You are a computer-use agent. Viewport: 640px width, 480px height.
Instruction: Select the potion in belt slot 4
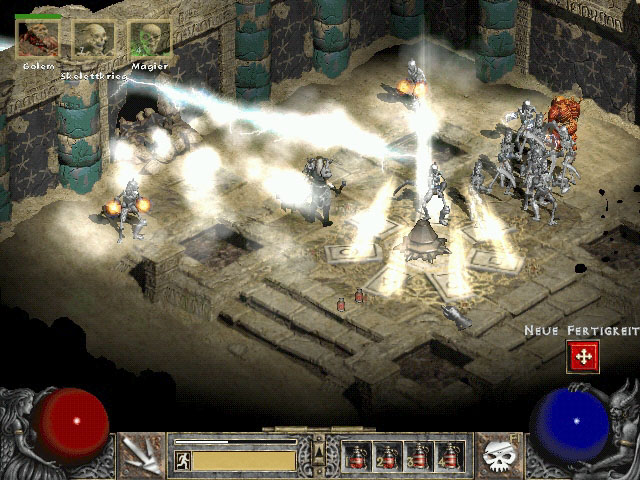(449, 456)
